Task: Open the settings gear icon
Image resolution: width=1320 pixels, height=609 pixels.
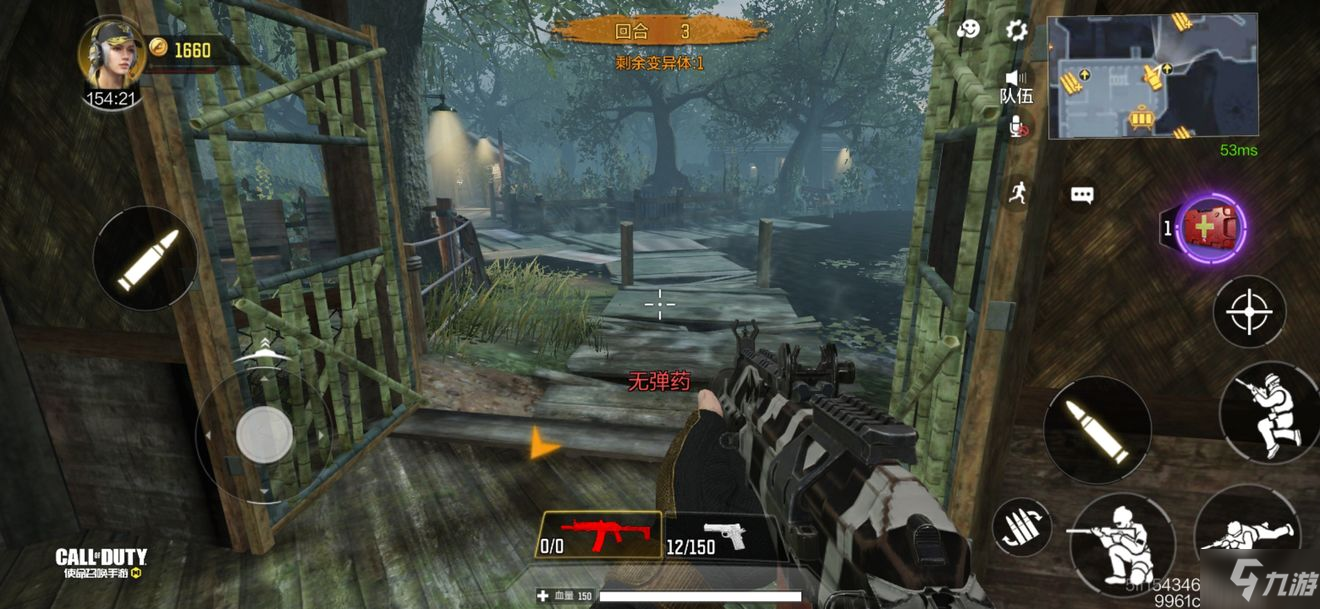Action: (x=1016, y=30)
